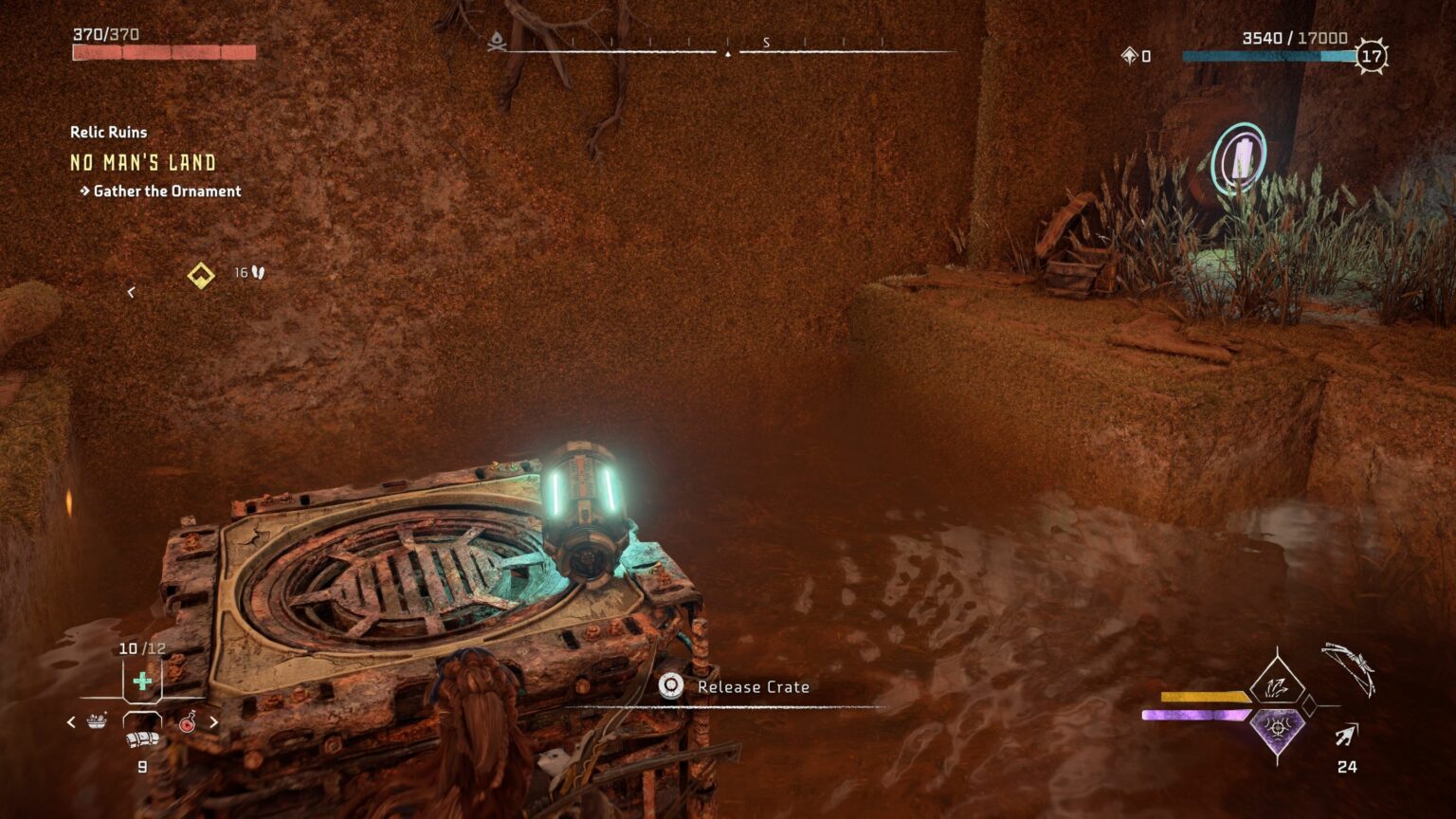Select the arrow ammo type icon

coord(1345,734)
